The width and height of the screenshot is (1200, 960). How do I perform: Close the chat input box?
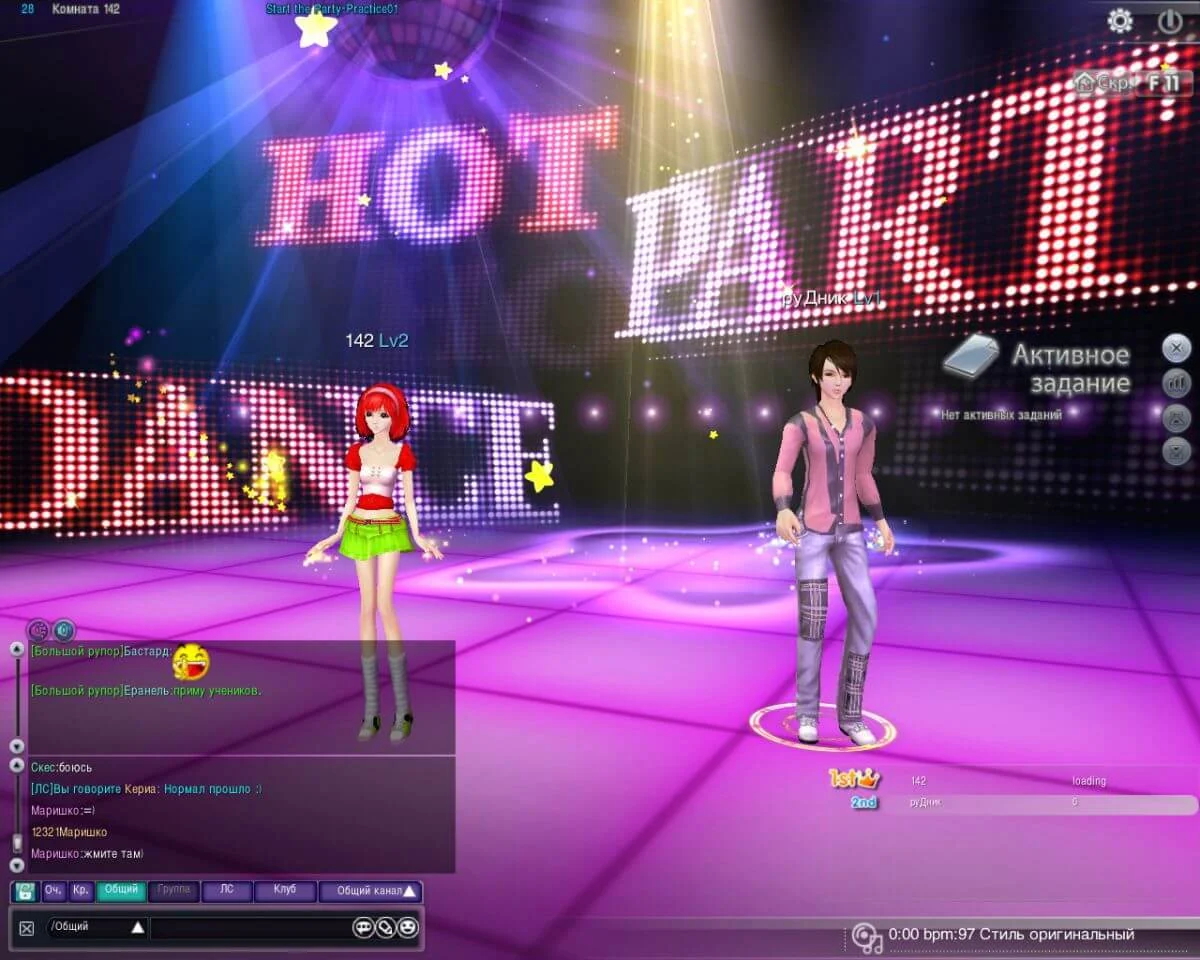[x=27, y=928]
